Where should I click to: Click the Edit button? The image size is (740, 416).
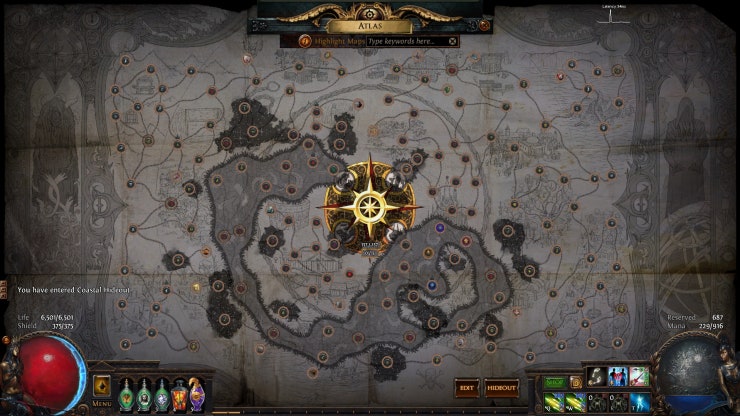pyautogui.click(x=466, y=387)
